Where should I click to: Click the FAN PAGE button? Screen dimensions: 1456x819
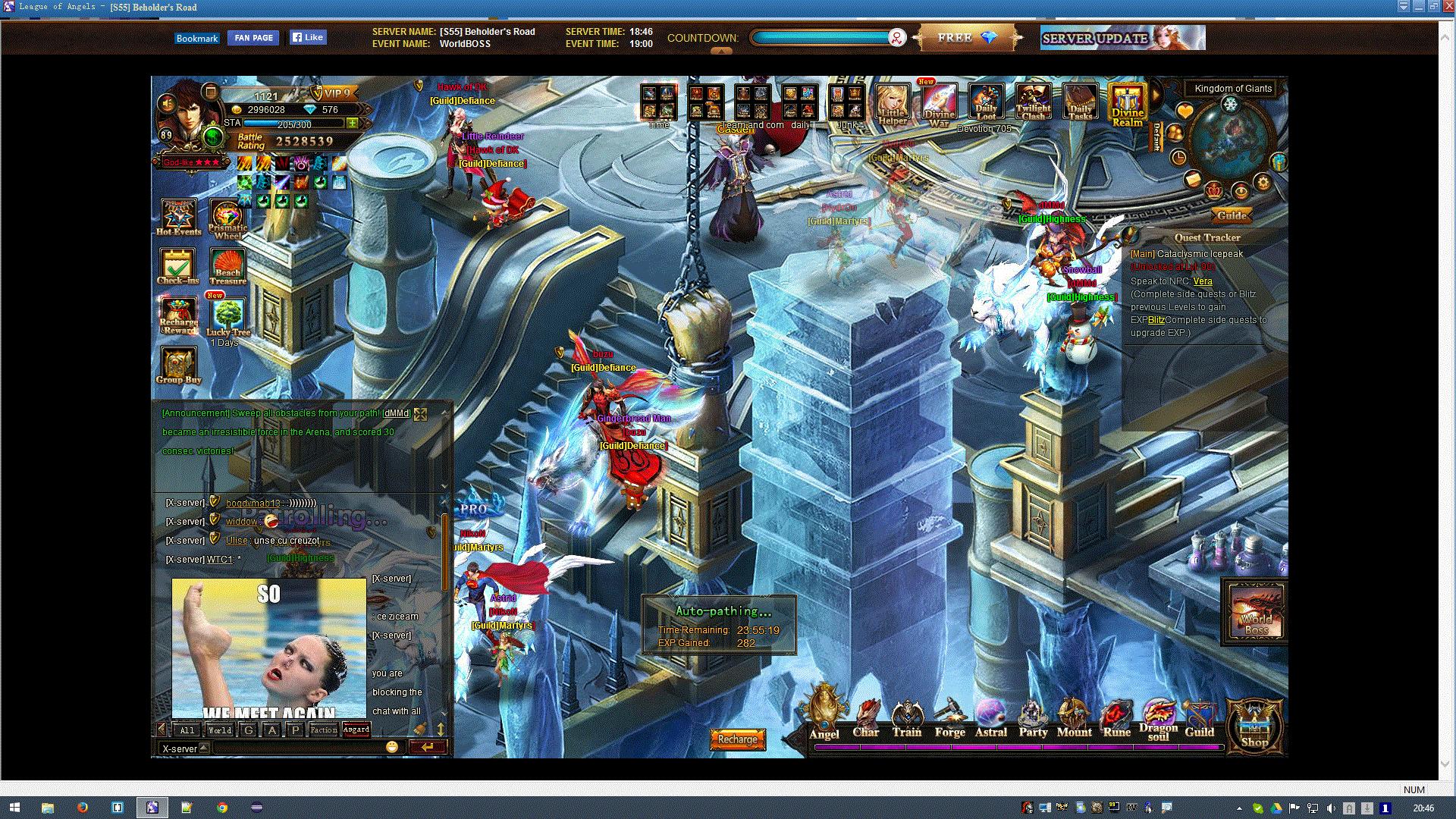(253, 38)
